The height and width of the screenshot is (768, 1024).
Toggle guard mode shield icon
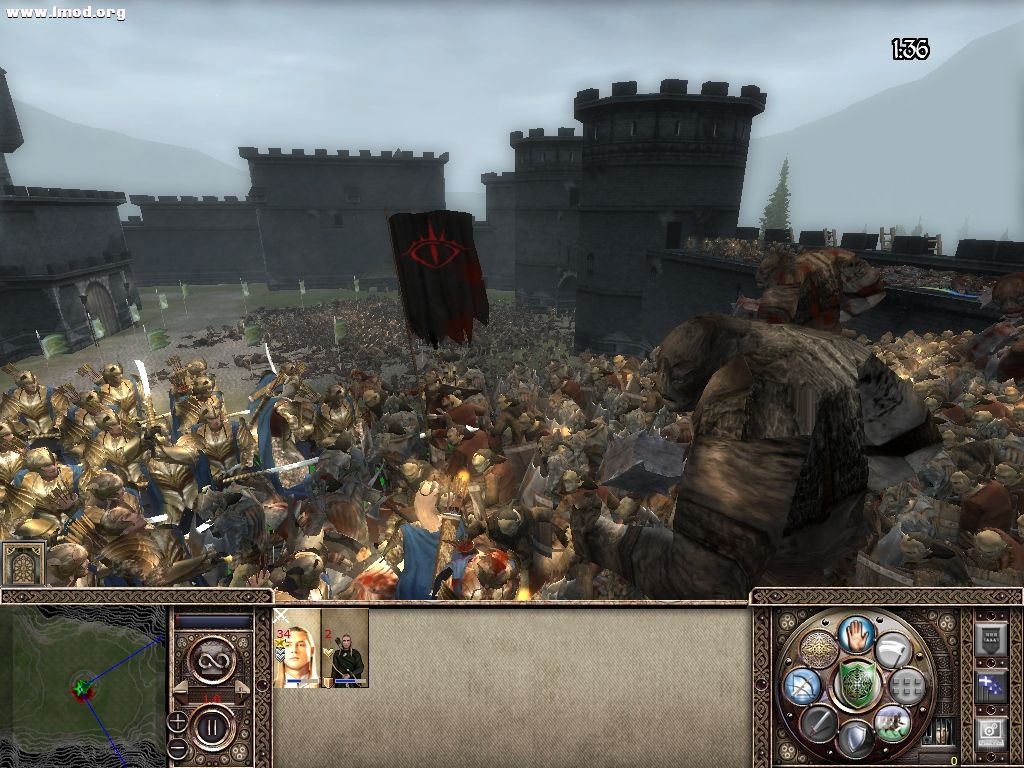855,738
